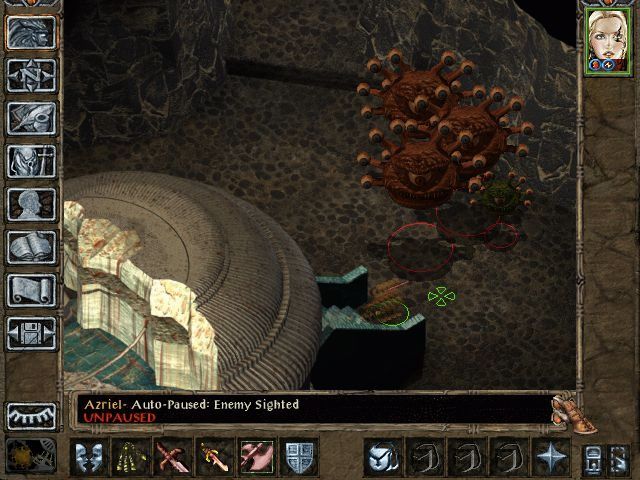The image size is (640, 480).
Task: Open options via the floppy disk icon
Action: [32, 333]
